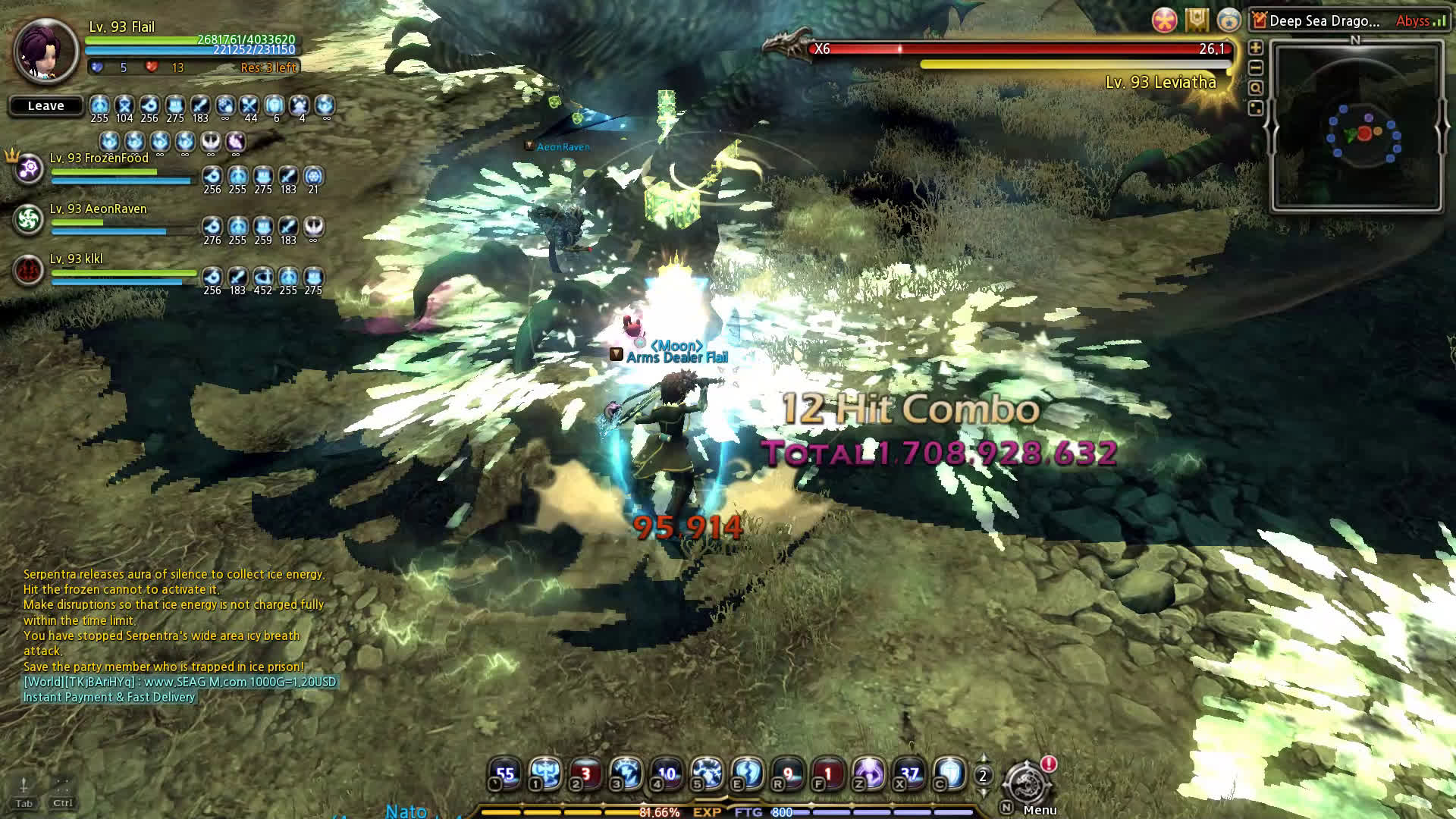Open the dragon emblem Menu button
The image size is (1456, 819).
point(1025,783)
